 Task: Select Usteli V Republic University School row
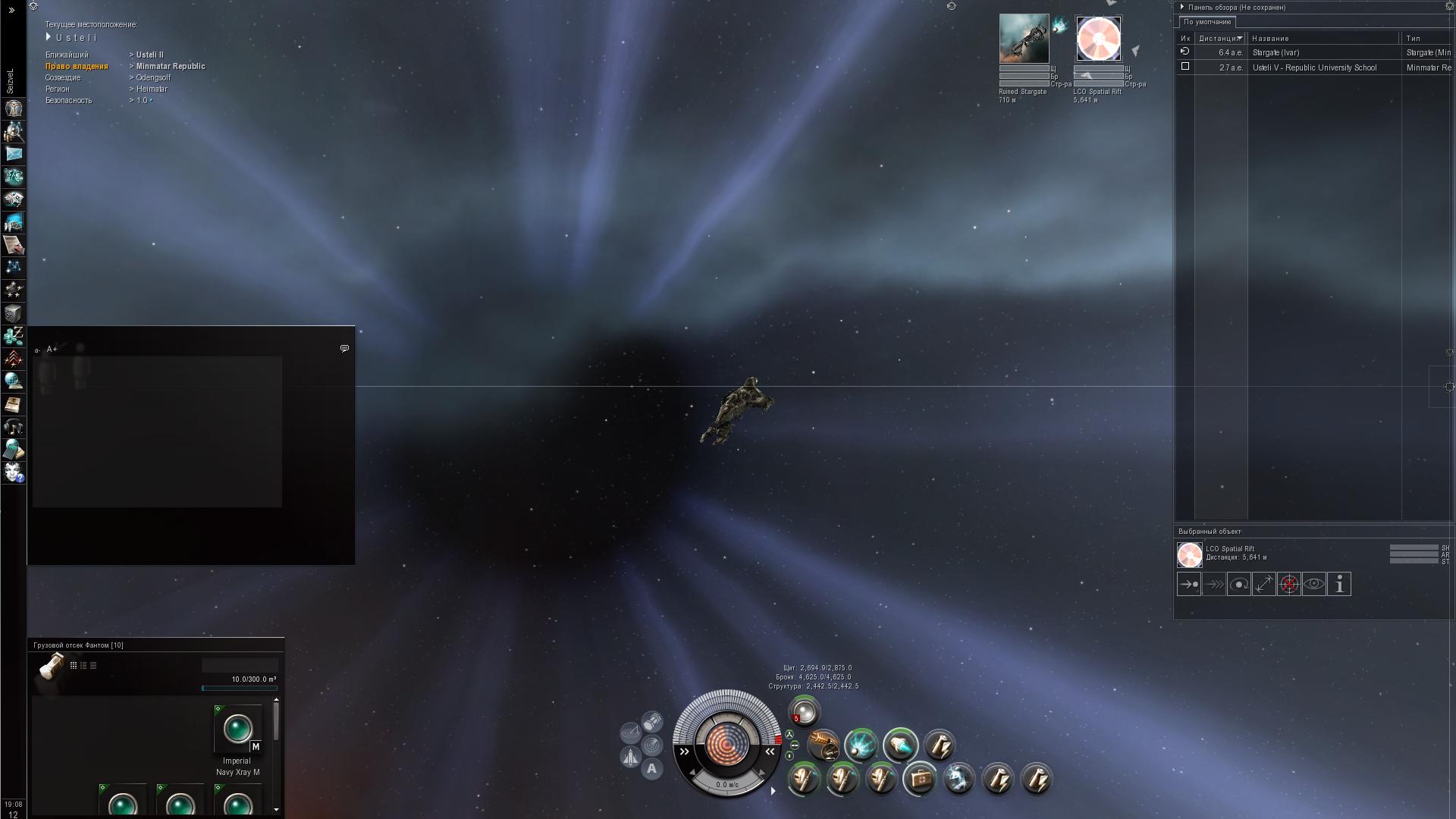click(1313, 67)
